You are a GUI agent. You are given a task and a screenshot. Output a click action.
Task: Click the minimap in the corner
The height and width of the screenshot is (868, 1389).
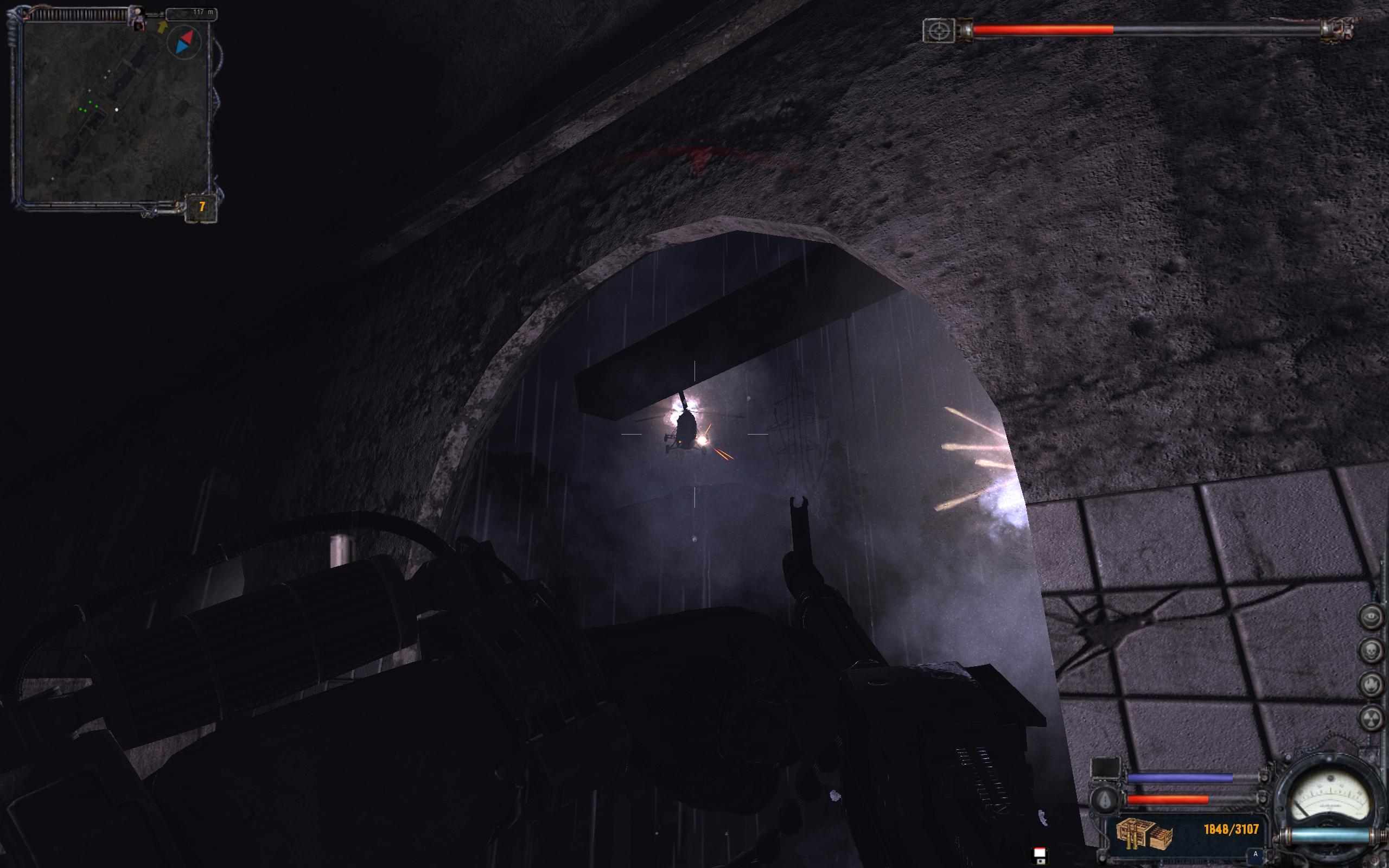tap(115, 112)
